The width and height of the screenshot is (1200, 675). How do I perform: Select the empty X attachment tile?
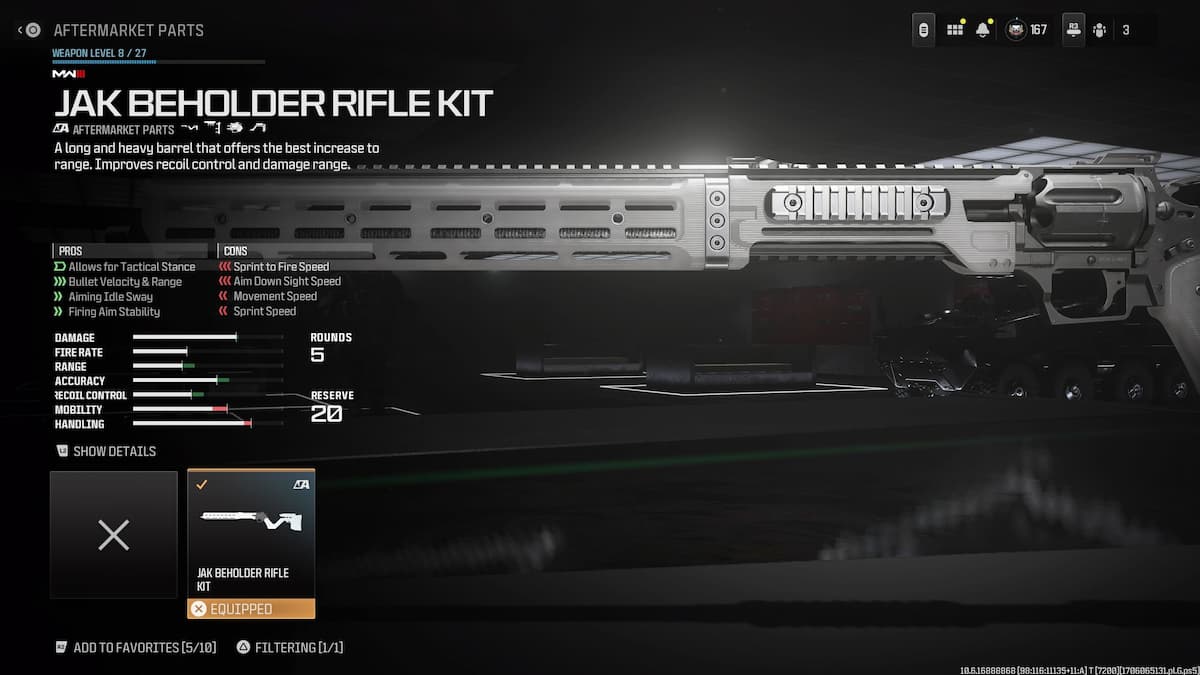[x=114, y=535]
